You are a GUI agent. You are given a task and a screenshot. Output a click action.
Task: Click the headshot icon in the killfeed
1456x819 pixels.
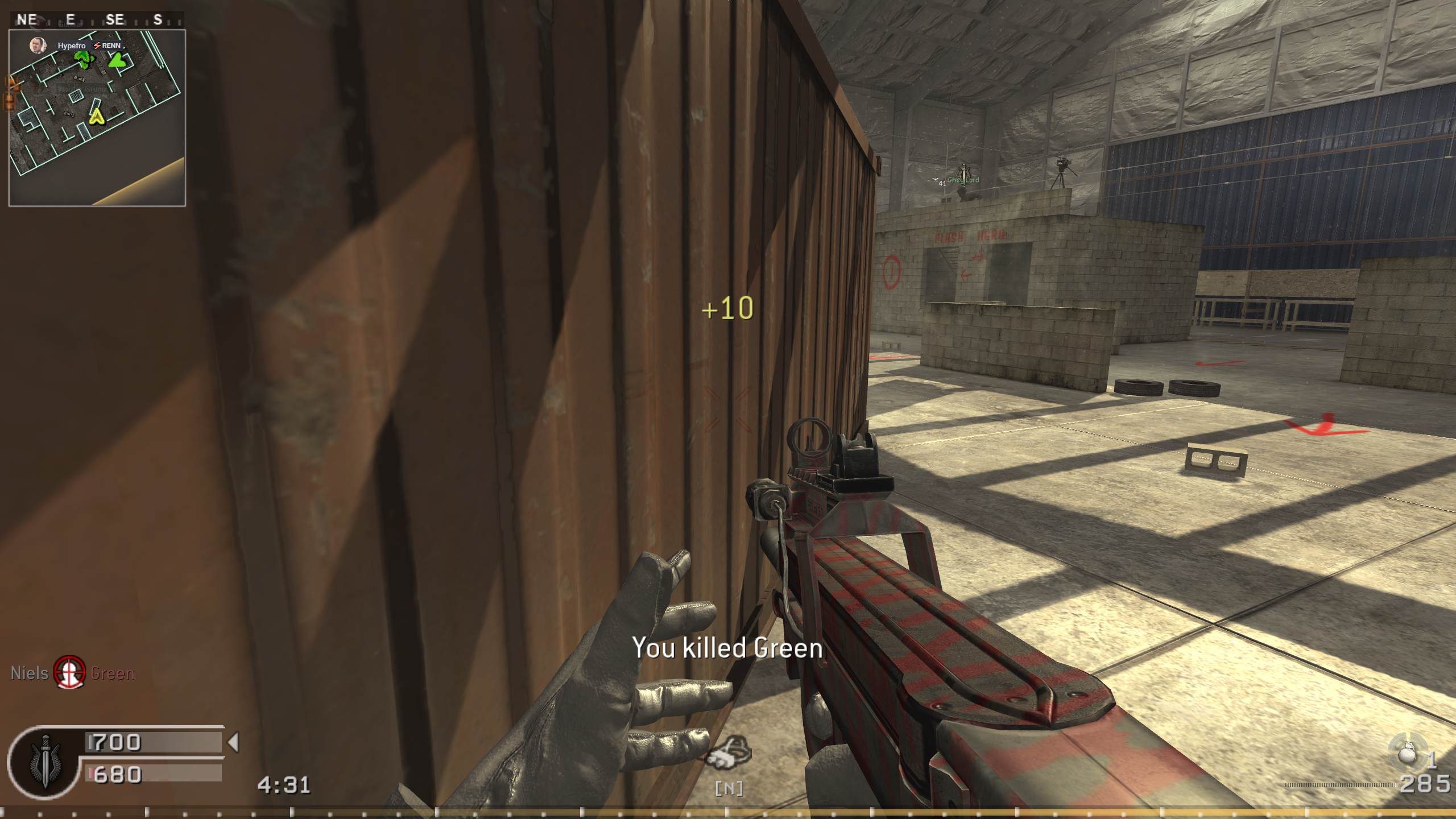click(x=68, y=674)
